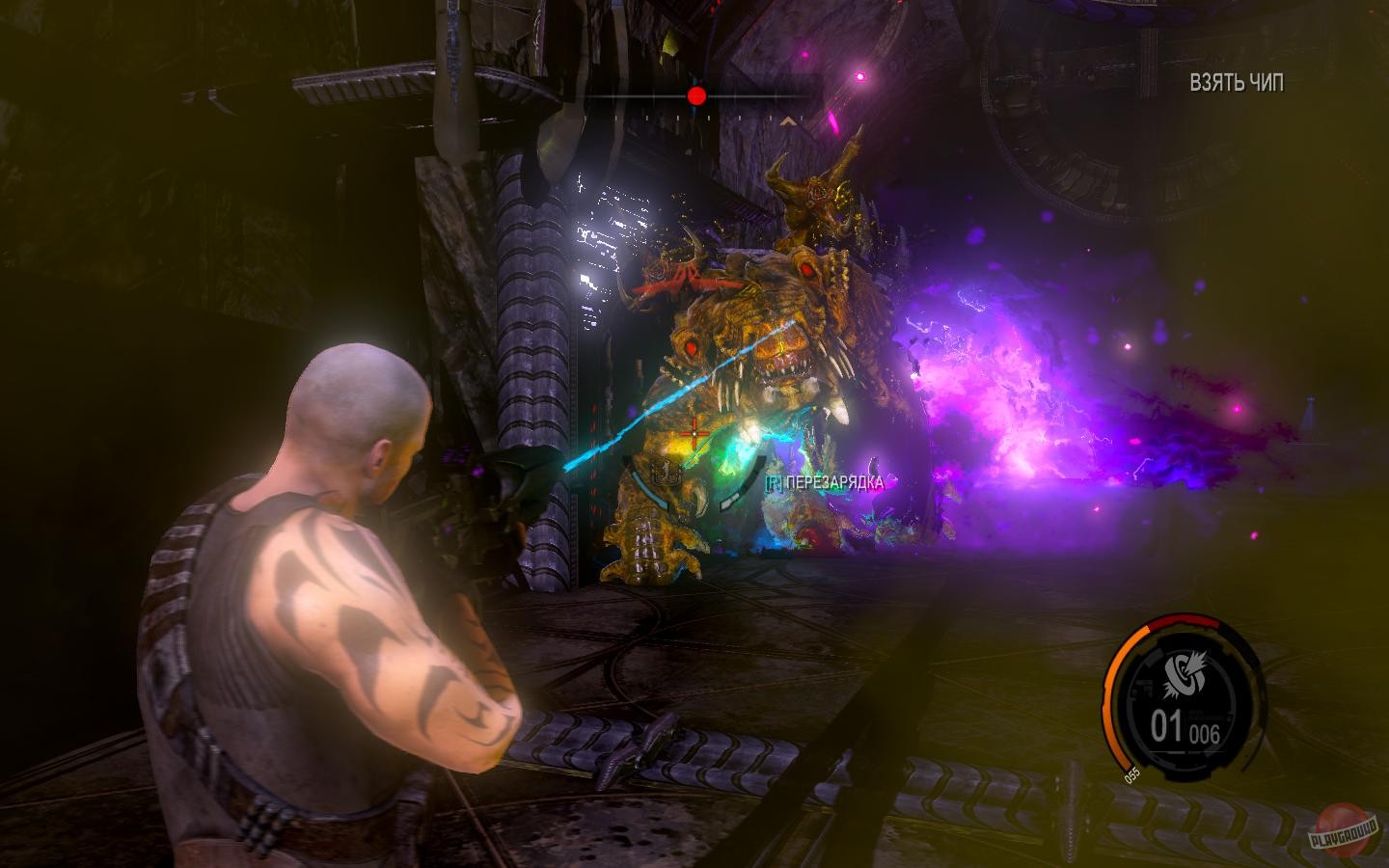1389x868 pixels.
Task: Click the 006 reserve ammo number
Action: [x=1204, y=731]
